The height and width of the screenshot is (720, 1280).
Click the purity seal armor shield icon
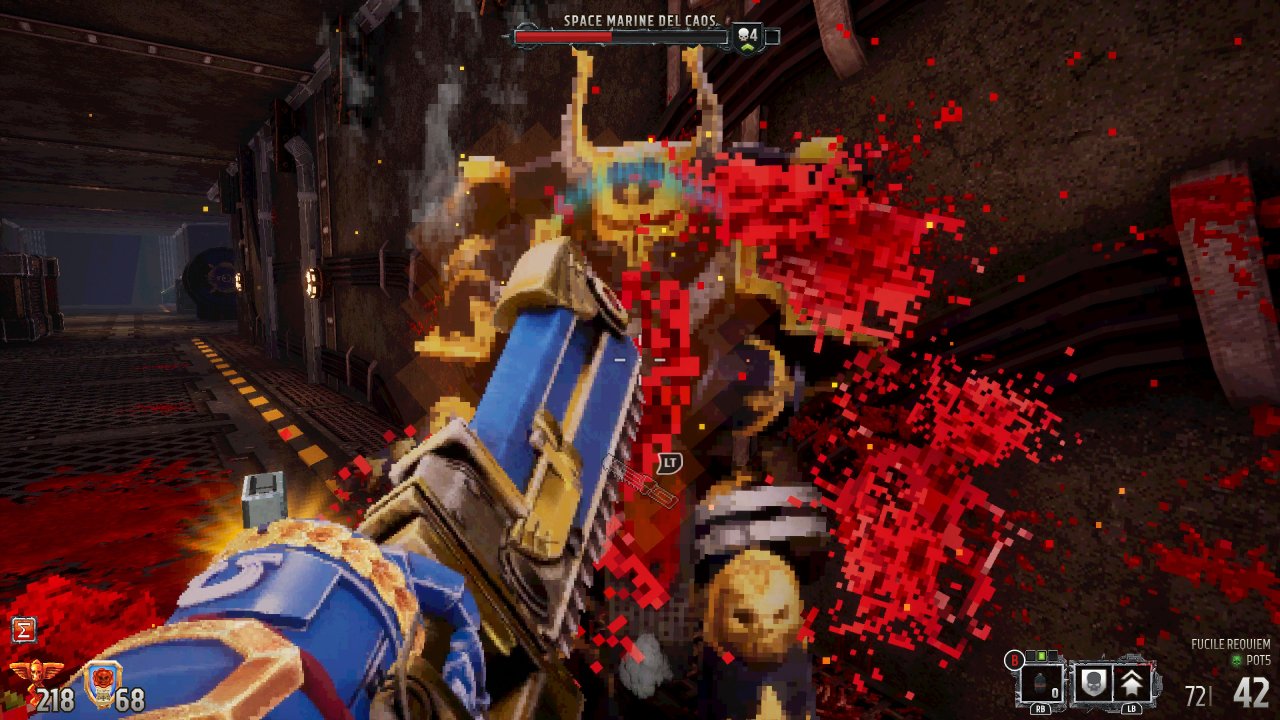(101, 683)
